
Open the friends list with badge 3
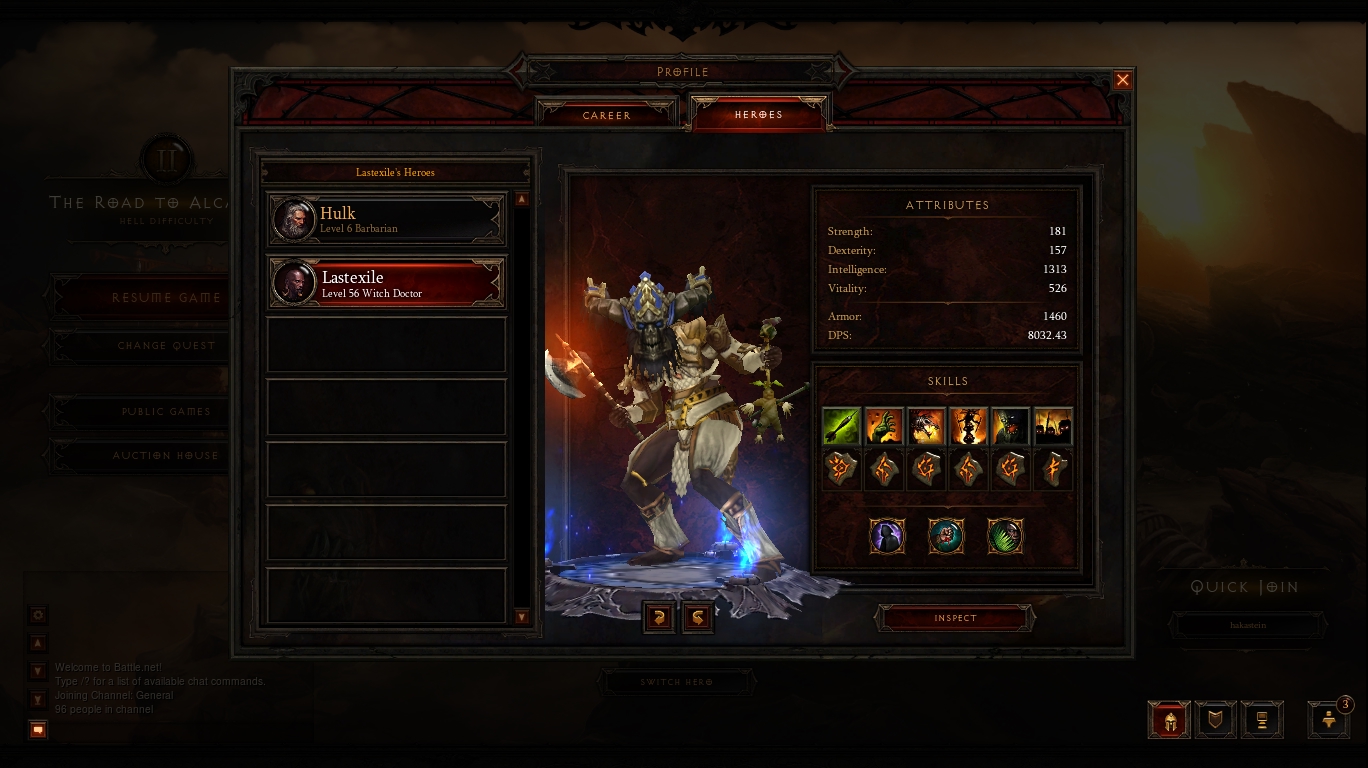click(1329, 719)
